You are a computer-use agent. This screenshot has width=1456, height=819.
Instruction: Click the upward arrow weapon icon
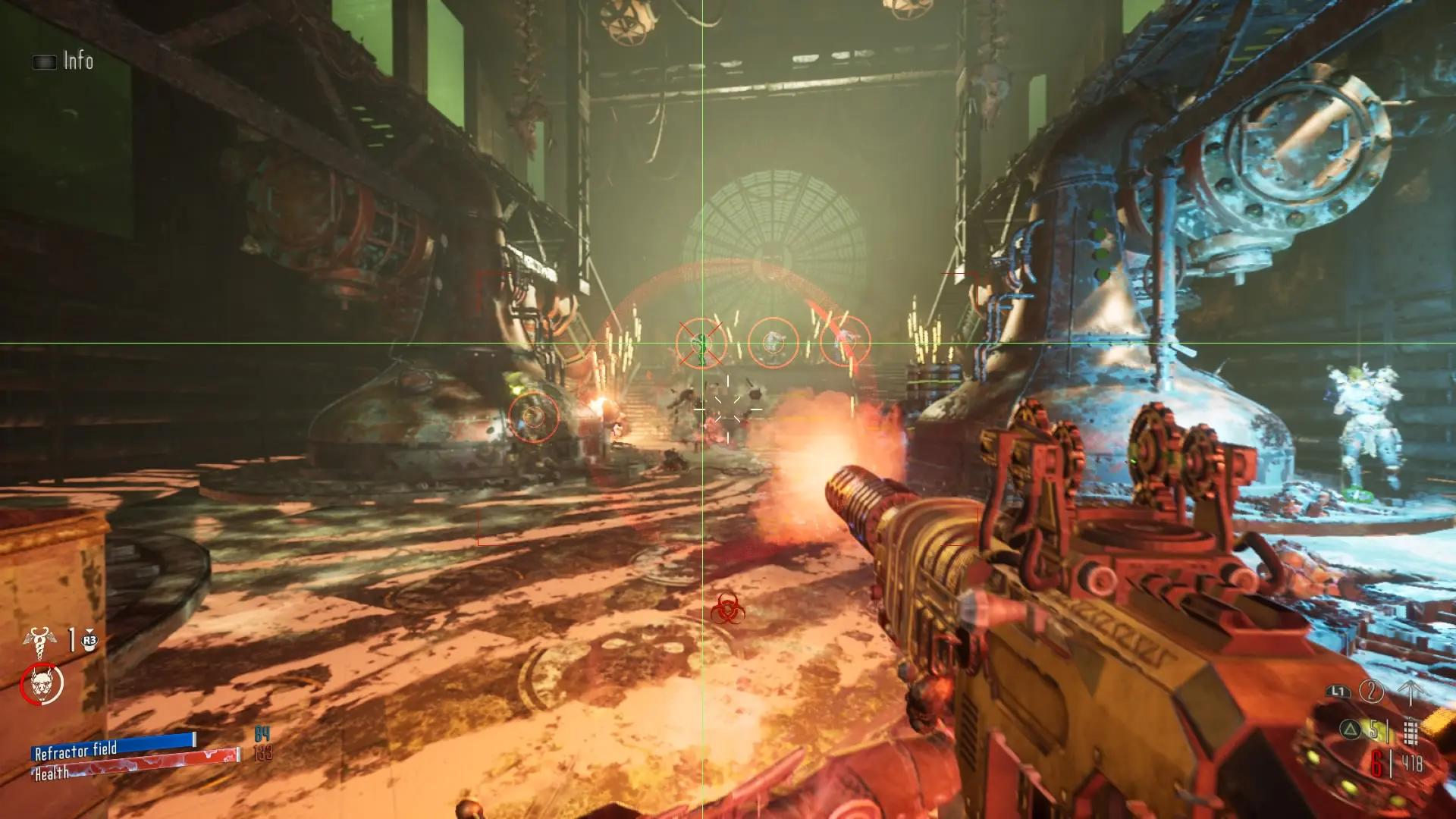[x=1410, y=692]
